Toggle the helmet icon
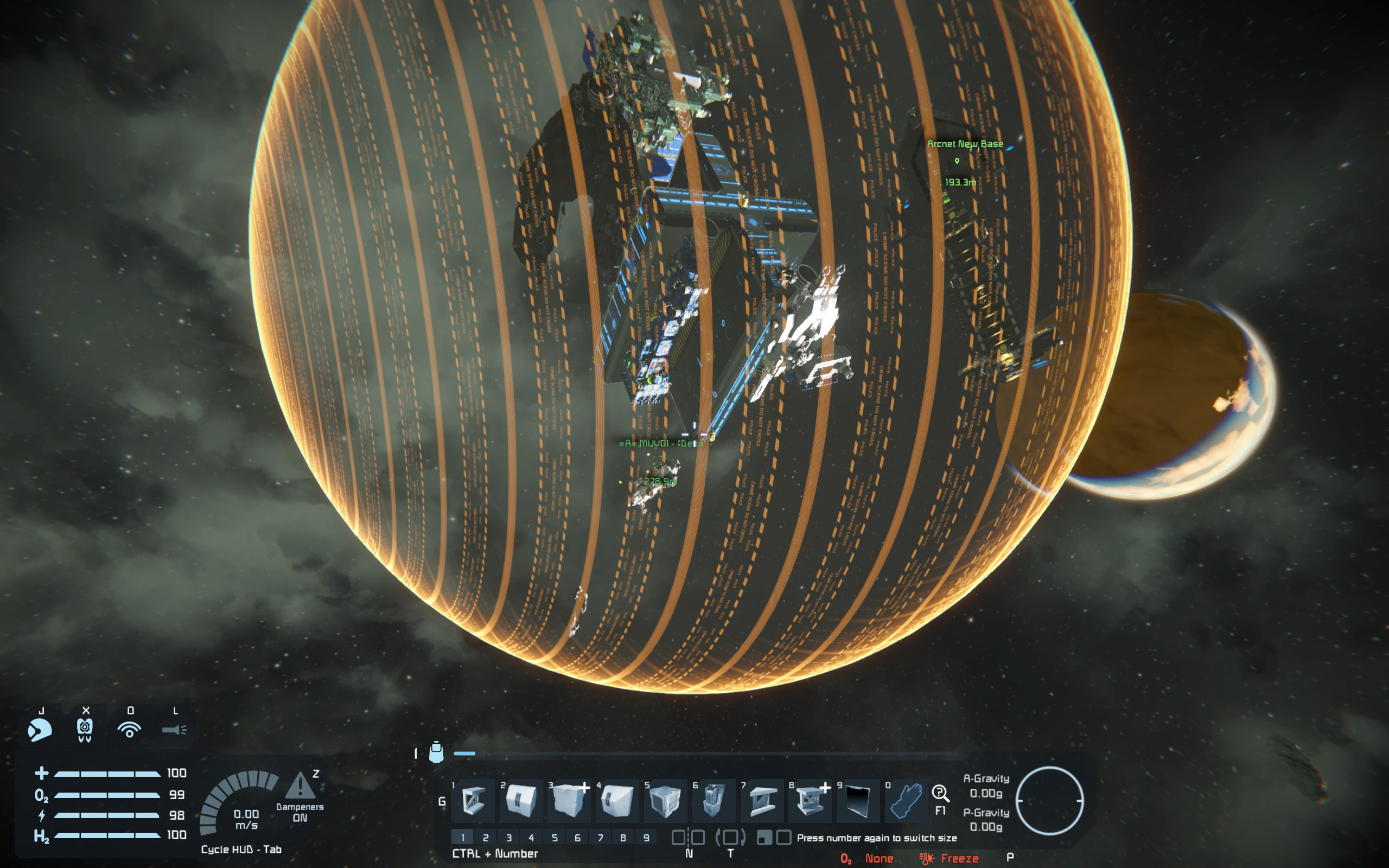Viewport: 1389px width, 868px height. [40, 730]
